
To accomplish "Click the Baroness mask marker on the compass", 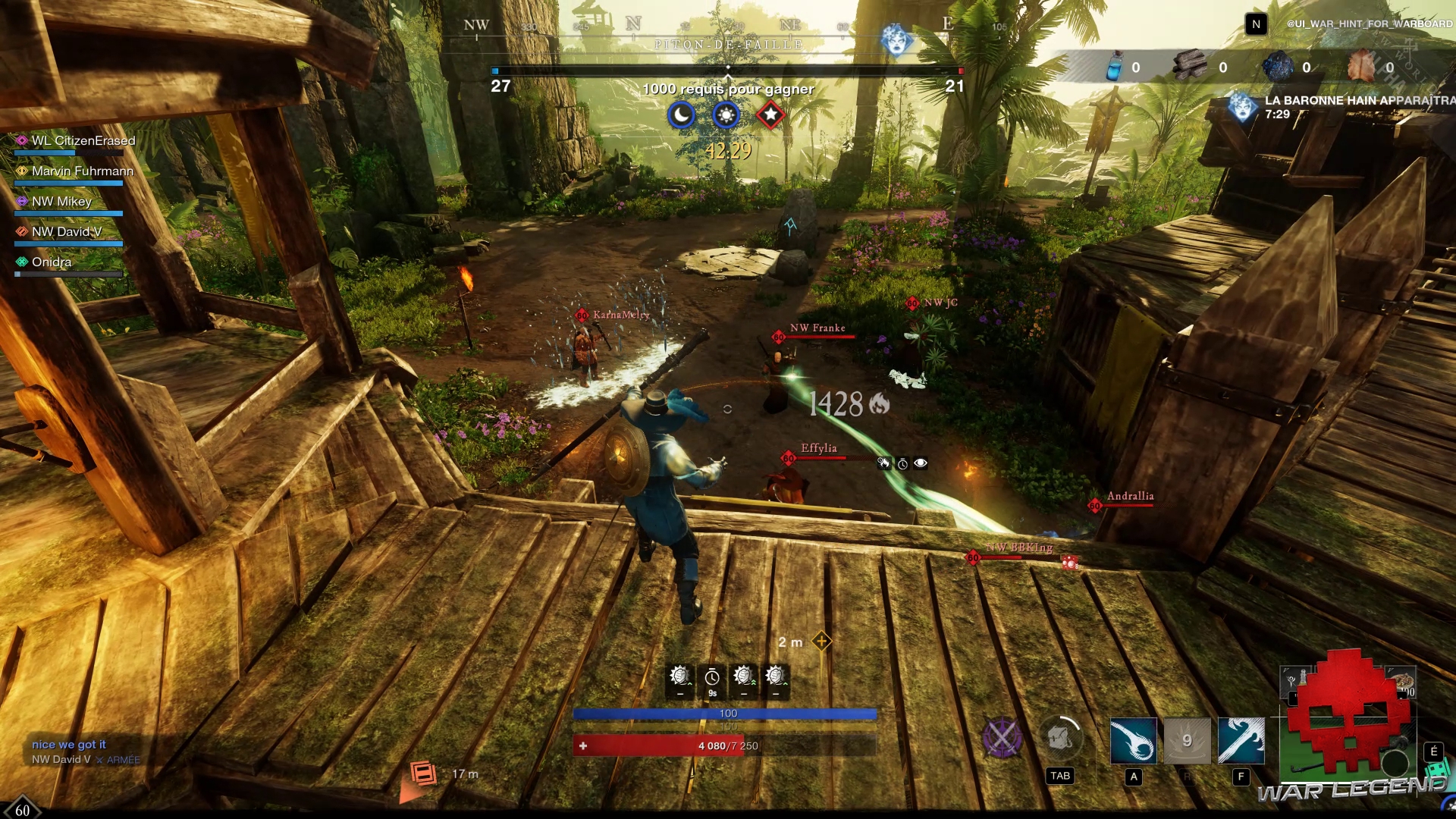I will coord(896,39).
